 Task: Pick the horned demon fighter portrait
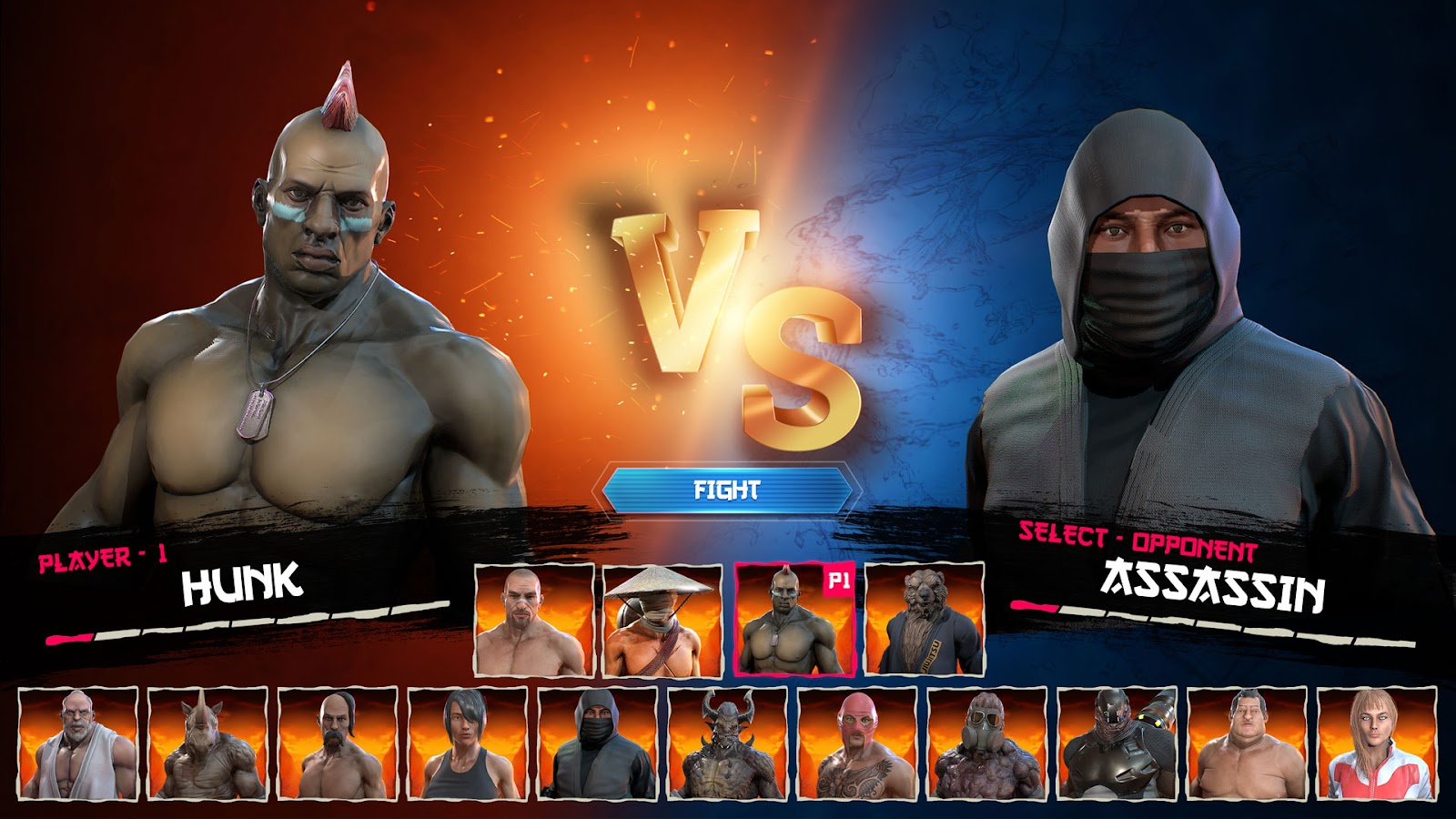coord(728,744)
